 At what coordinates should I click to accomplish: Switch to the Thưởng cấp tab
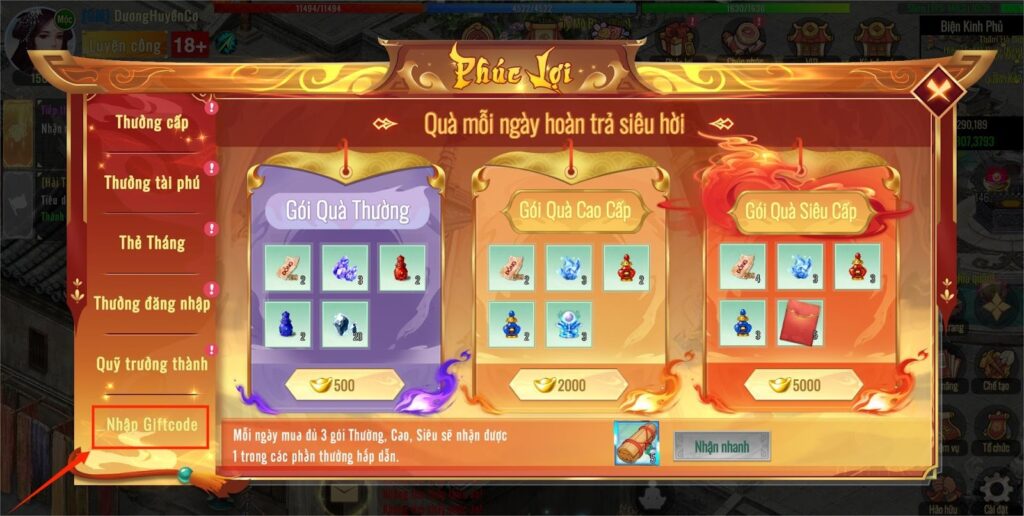click(151, 123)
